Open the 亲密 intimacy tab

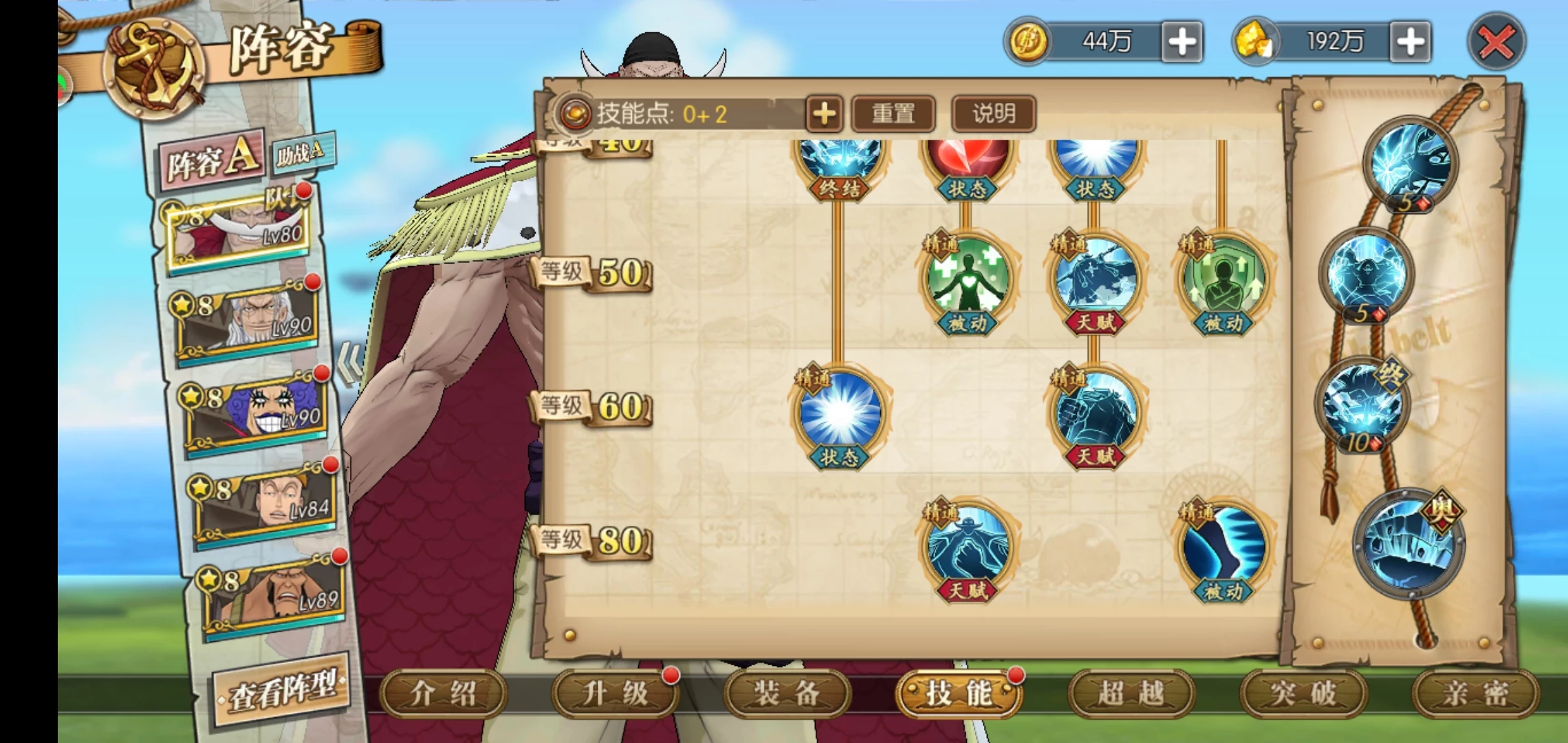coord(1475,693)
